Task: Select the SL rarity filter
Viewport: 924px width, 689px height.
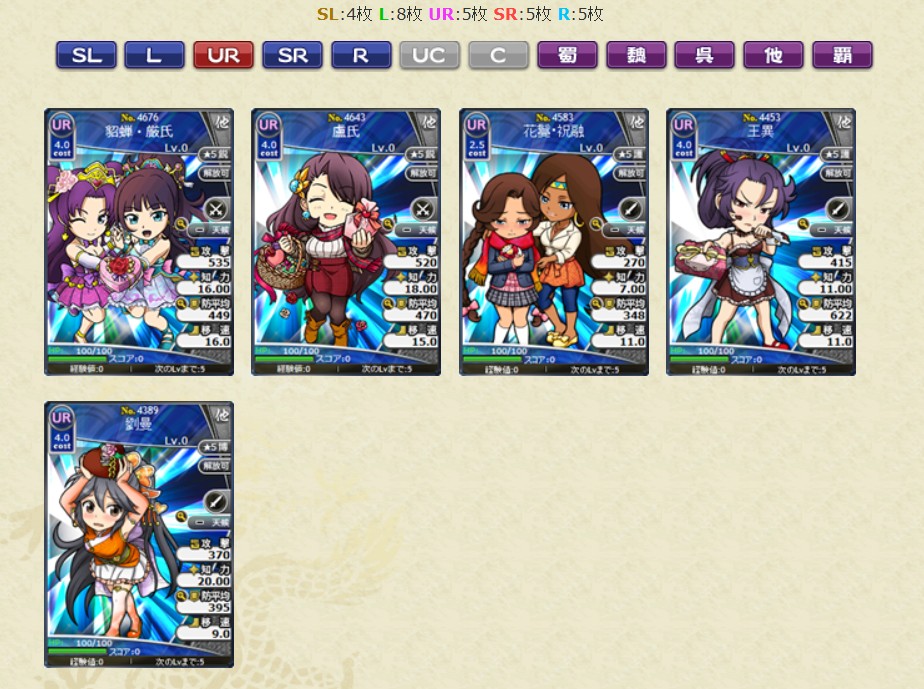Action: (x=86, y=55)
